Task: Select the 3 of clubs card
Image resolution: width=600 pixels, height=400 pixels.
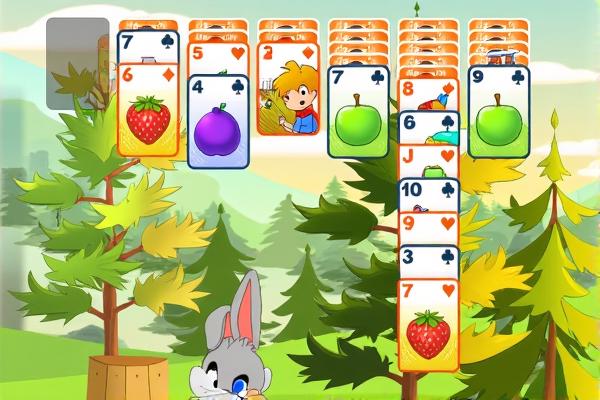Action: [428, 261]
